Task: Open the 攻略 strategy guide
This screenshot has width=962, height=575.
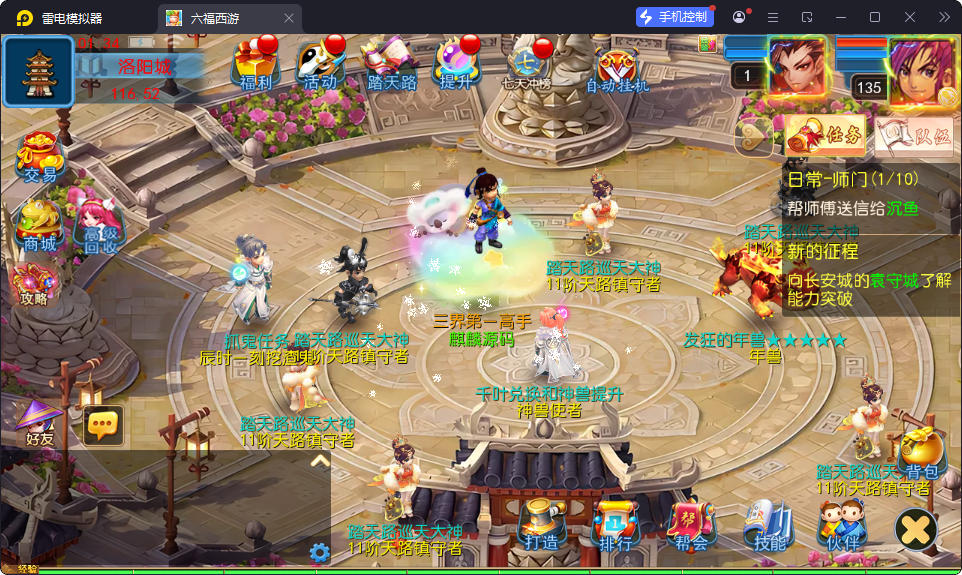Action: (34, 283)
